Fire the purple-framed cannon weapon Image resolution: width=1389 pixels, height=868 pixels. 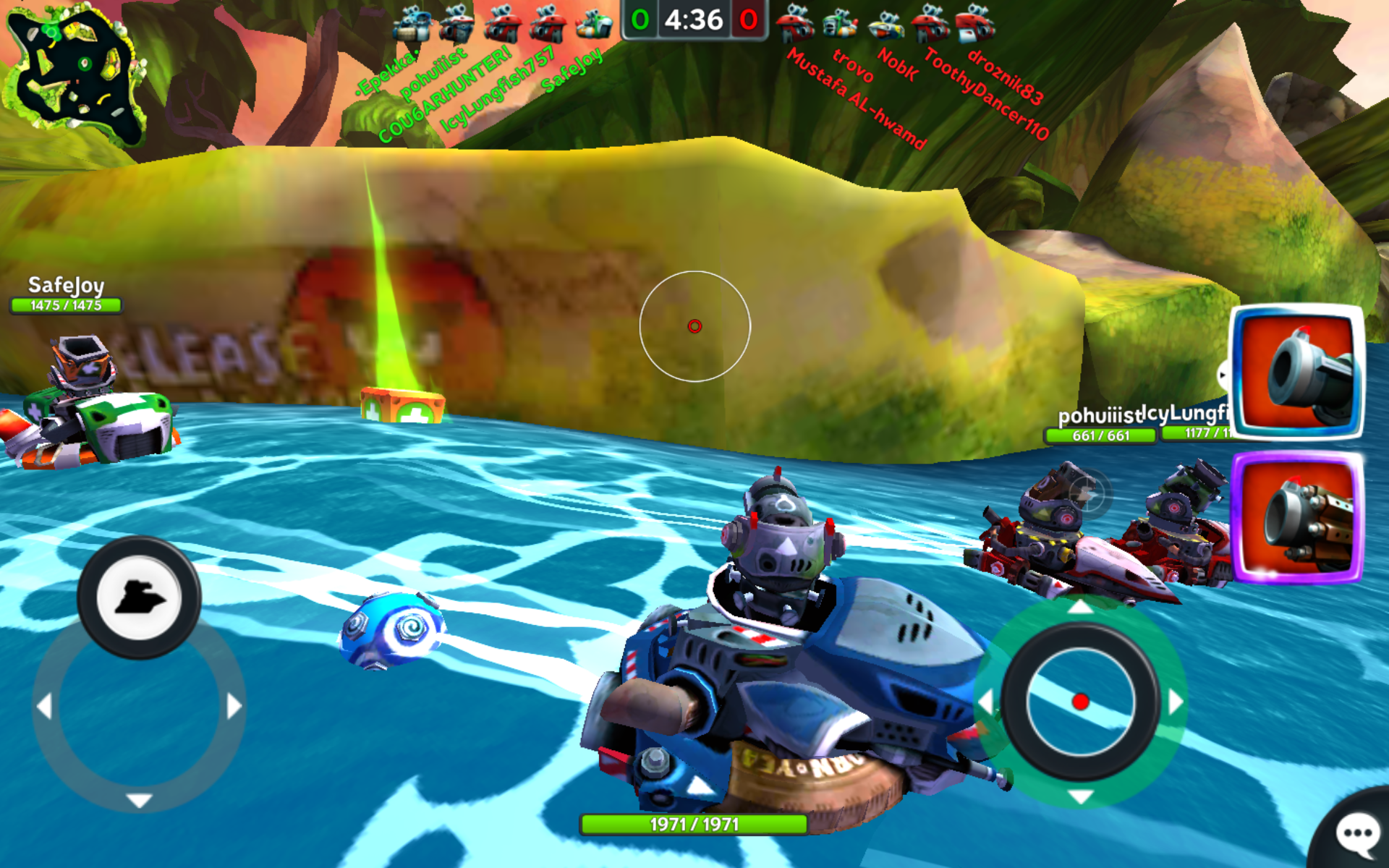click(1296, 517)
